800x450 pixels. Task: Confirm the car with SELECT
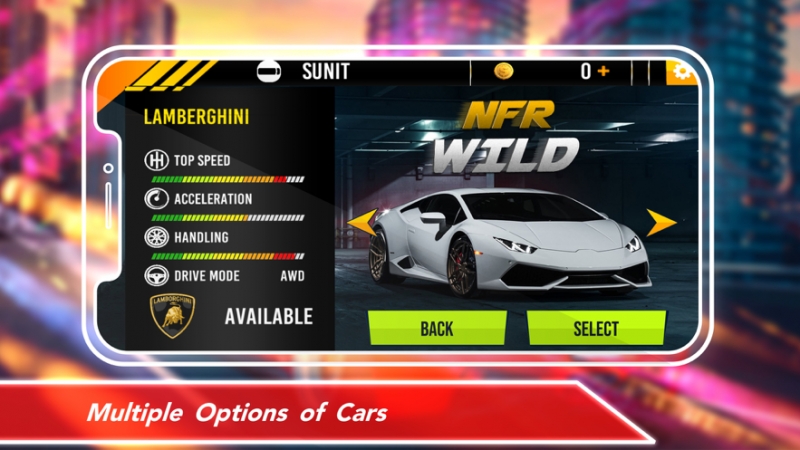click(596, 328)
